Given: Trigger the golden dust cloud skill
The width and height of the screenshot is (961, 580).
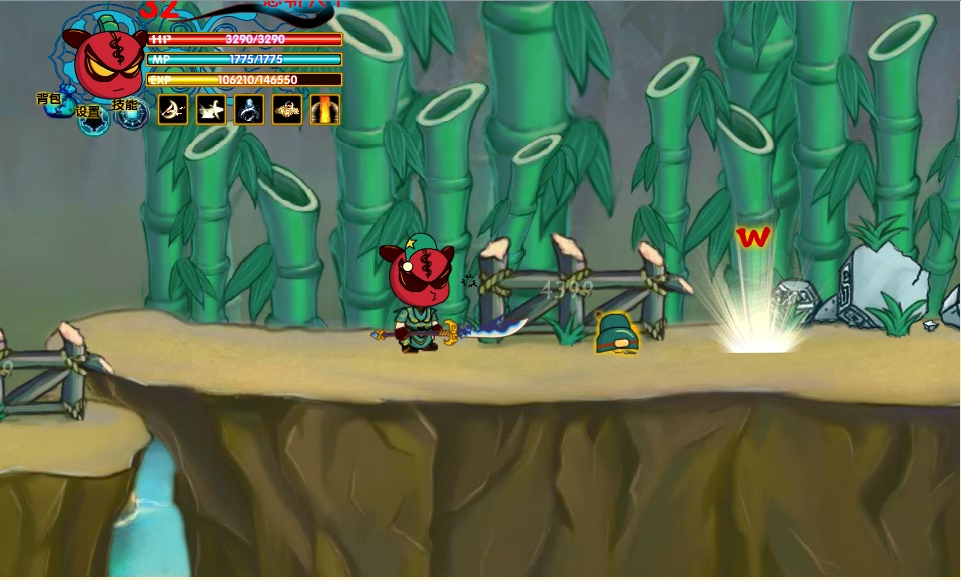Looking at the screenshot, I should (287, 109).
